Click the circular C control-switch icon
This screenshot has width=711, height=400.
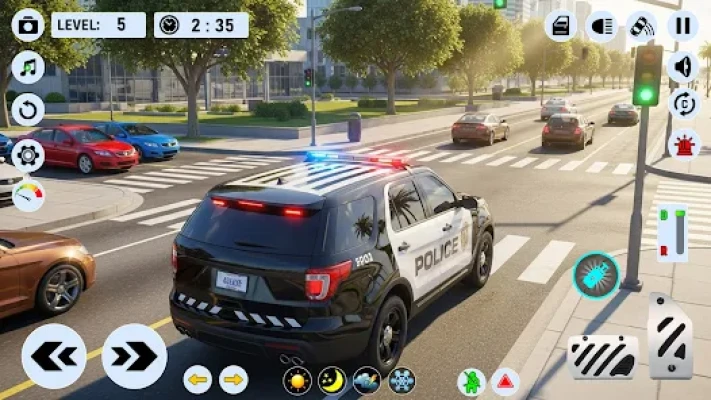tap(683, 104)
